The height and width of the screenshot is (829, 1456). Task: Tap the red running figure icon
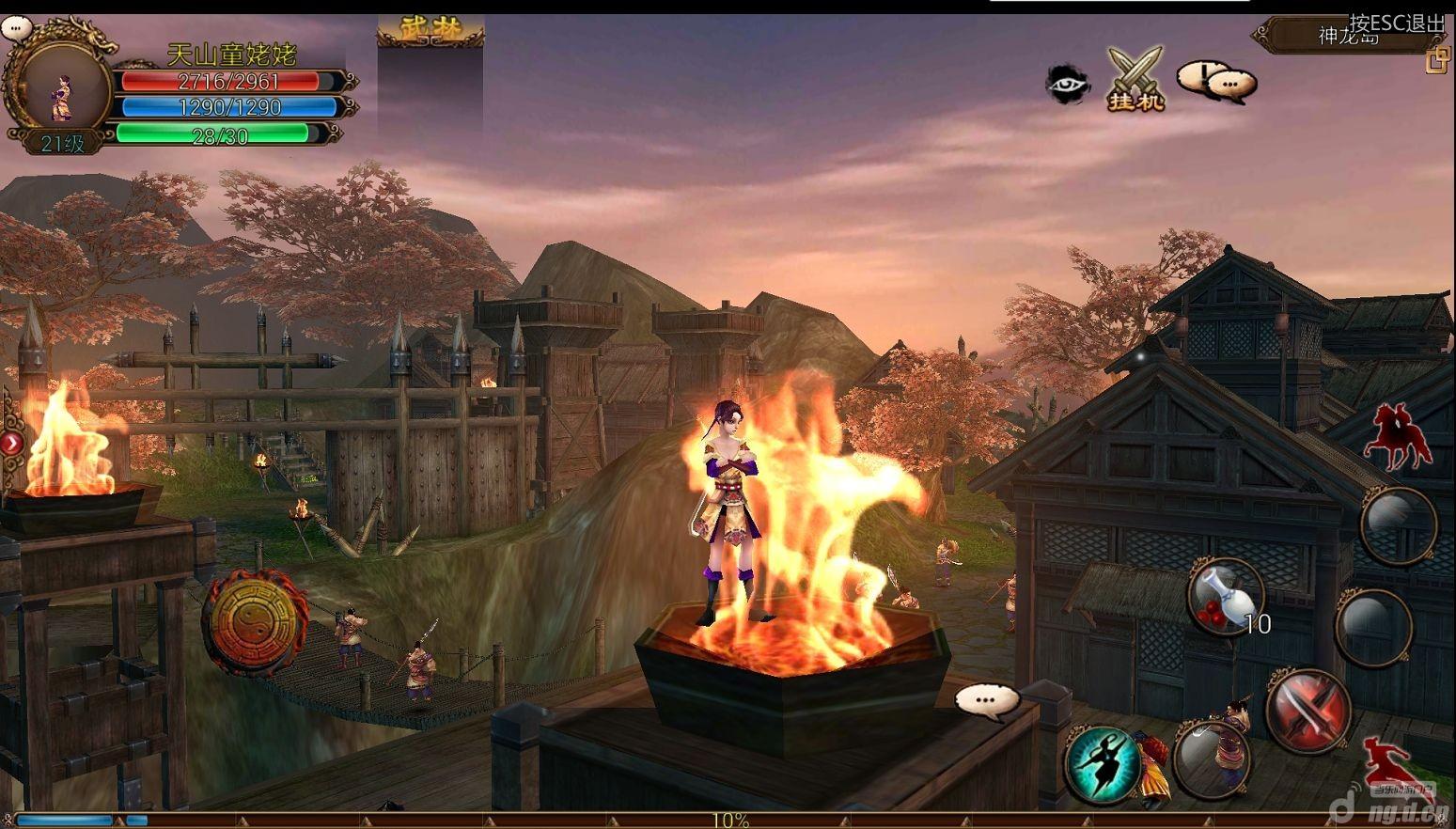1388,760
